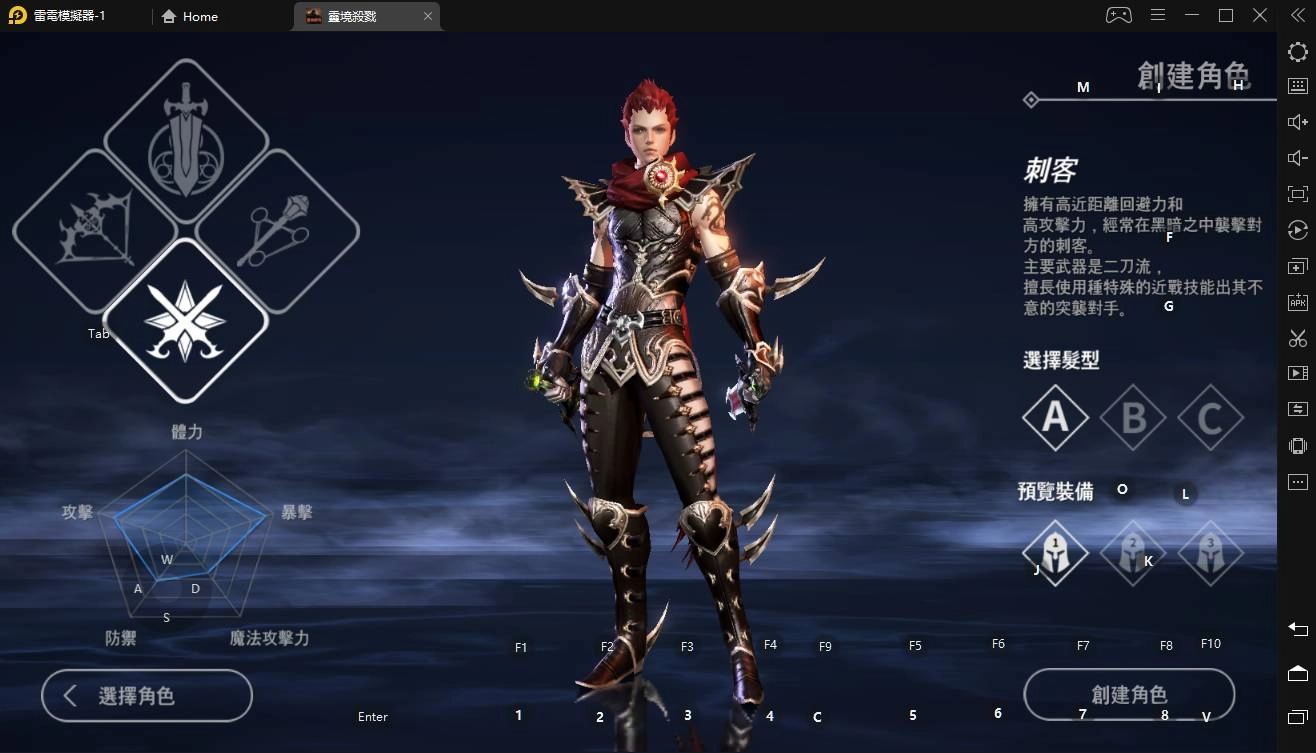Select the sword warrior class diamond
Screen dimensions: 1316x753
(x=186, y=141)
